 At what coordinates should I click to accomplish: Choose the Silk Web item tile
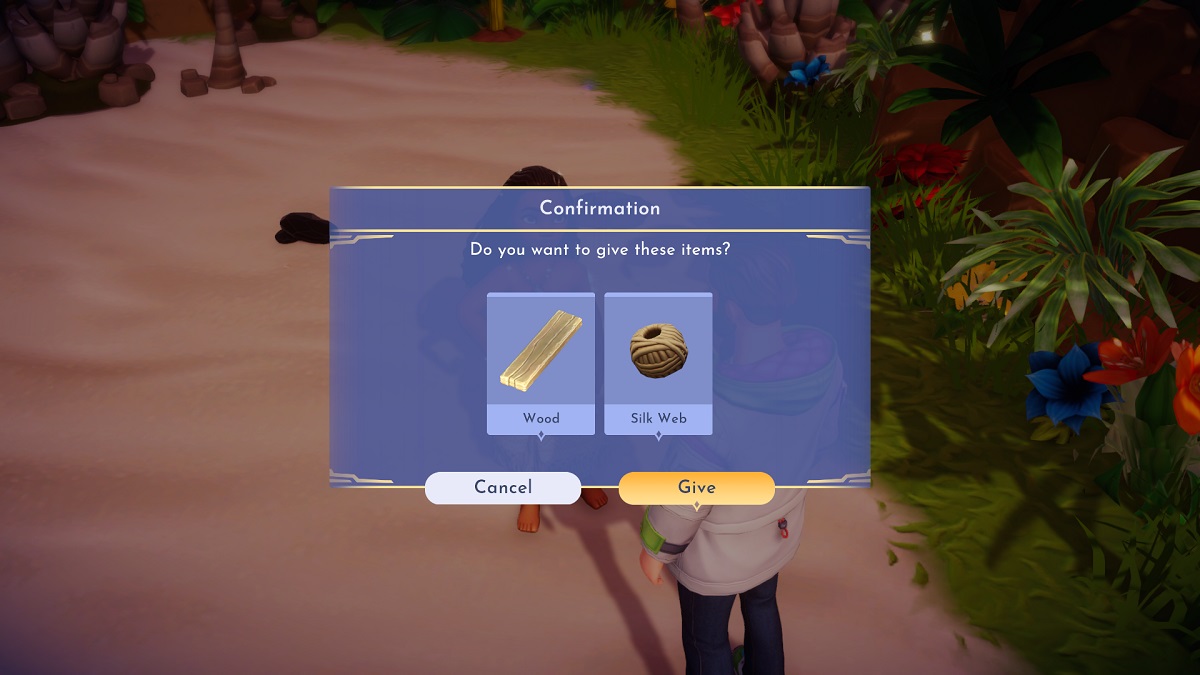coord(658,364)
